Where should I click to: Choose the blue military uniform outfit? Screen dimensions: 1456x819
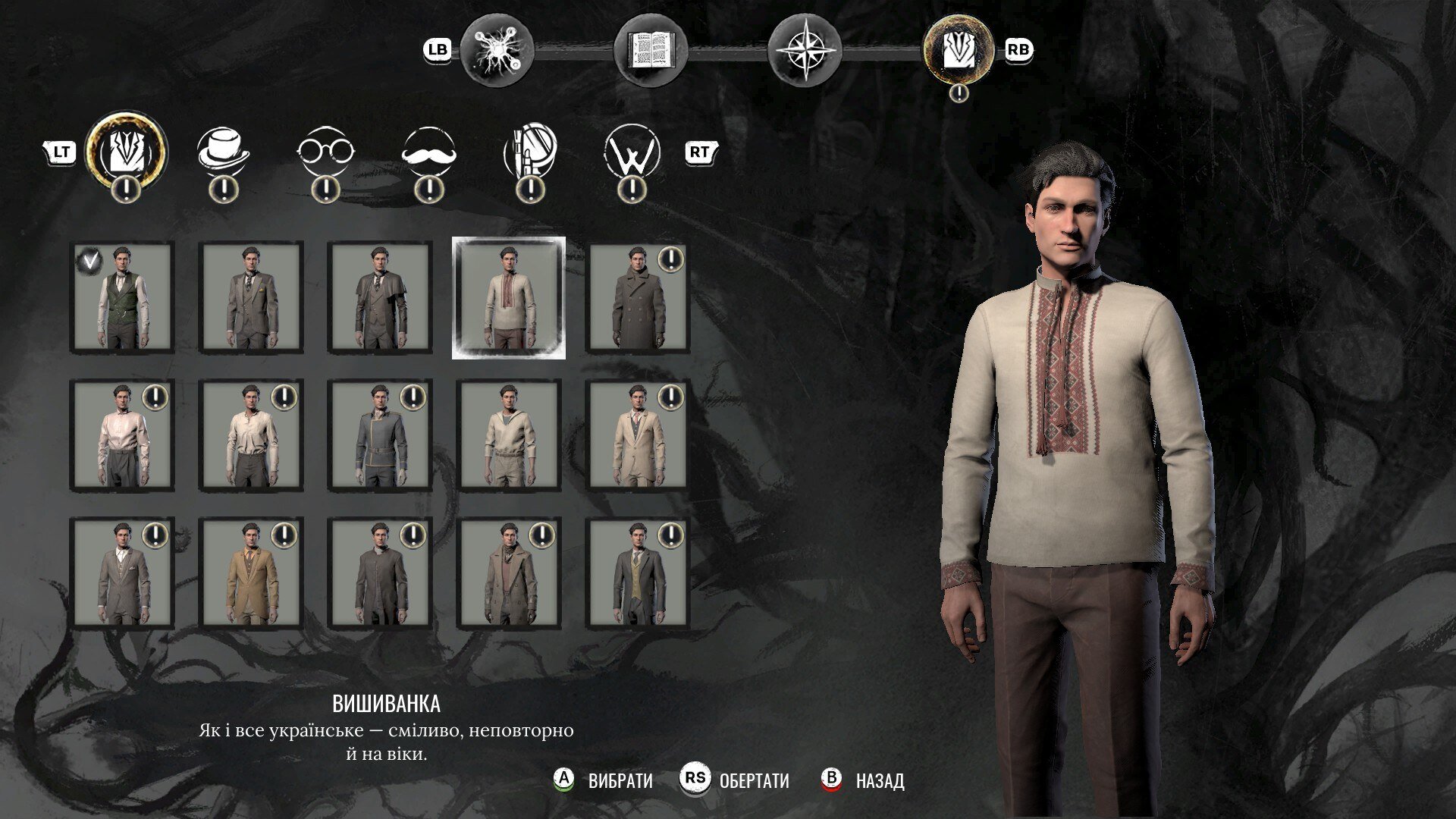[x=380, y=436]
